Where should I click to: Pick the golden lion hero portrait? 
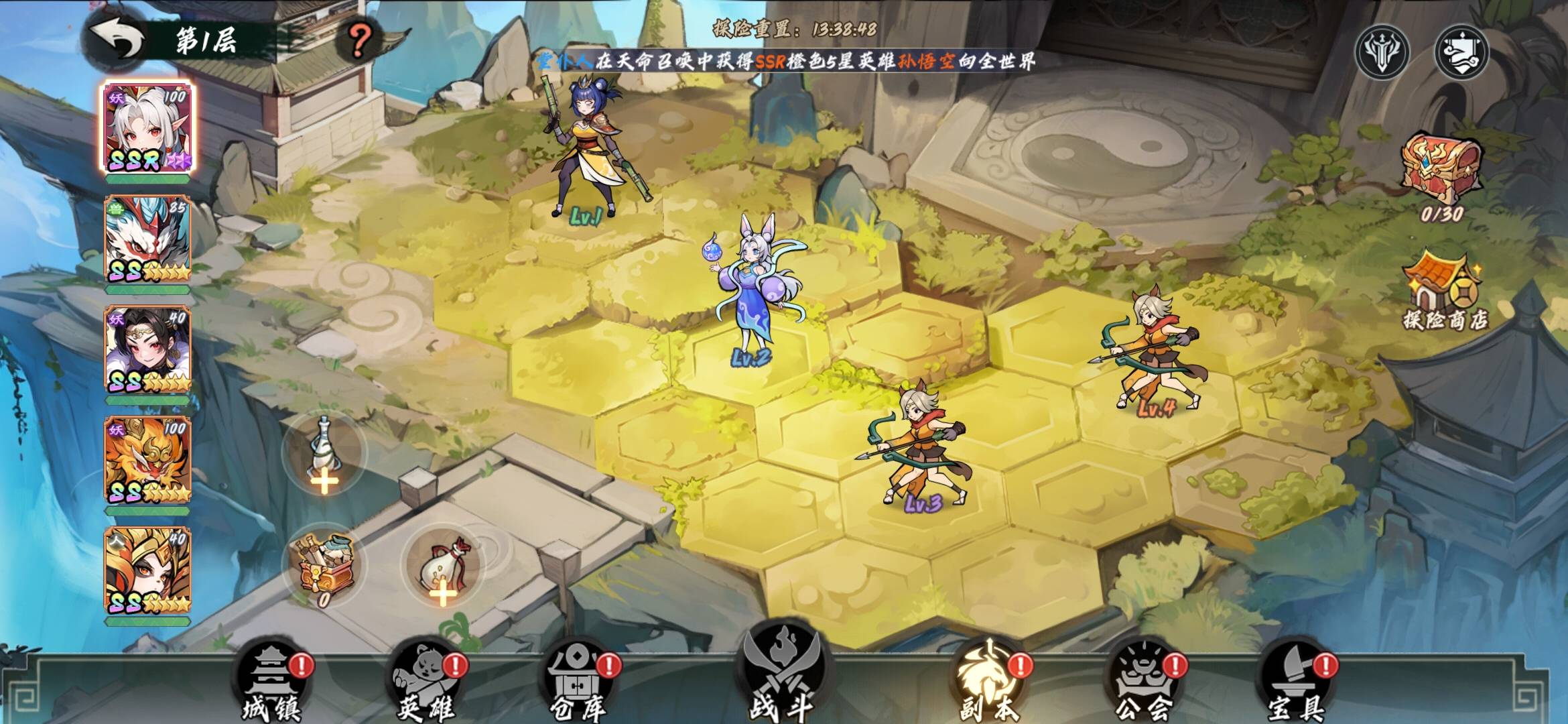(147, 461)
